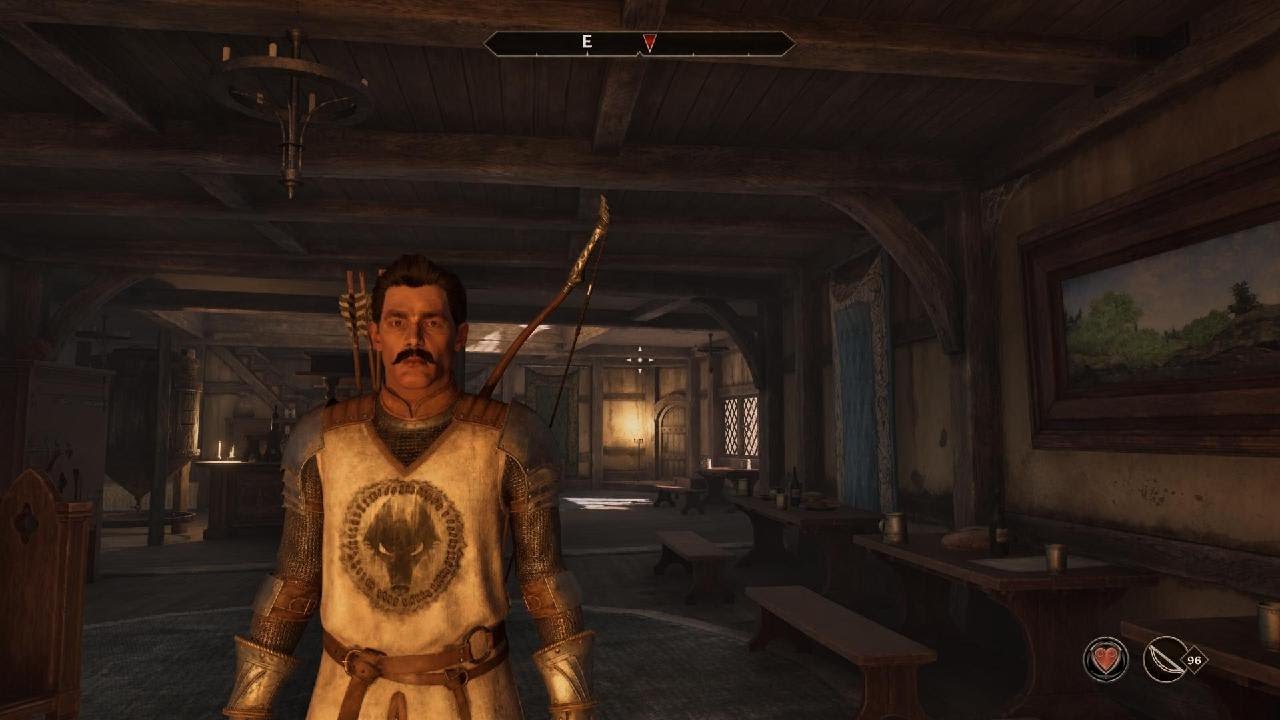The height and width of the screenshot is (720, 1280).
Task: Click the red marker on the compass
Action: pyautogui.click(x=649, y=43)
